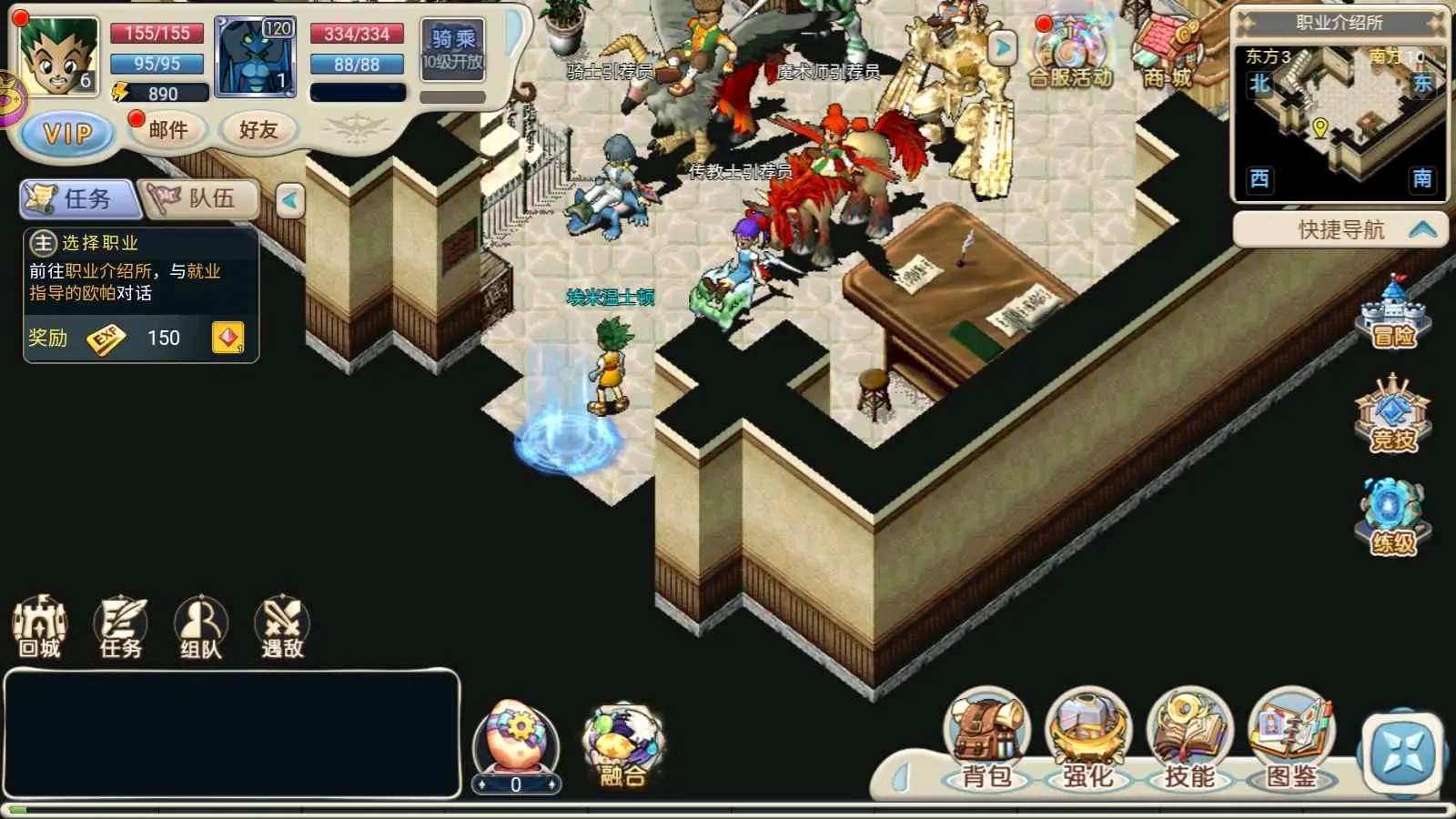Open the 好友 friends list
1456x819 pixels.
[x=258, y=130]
